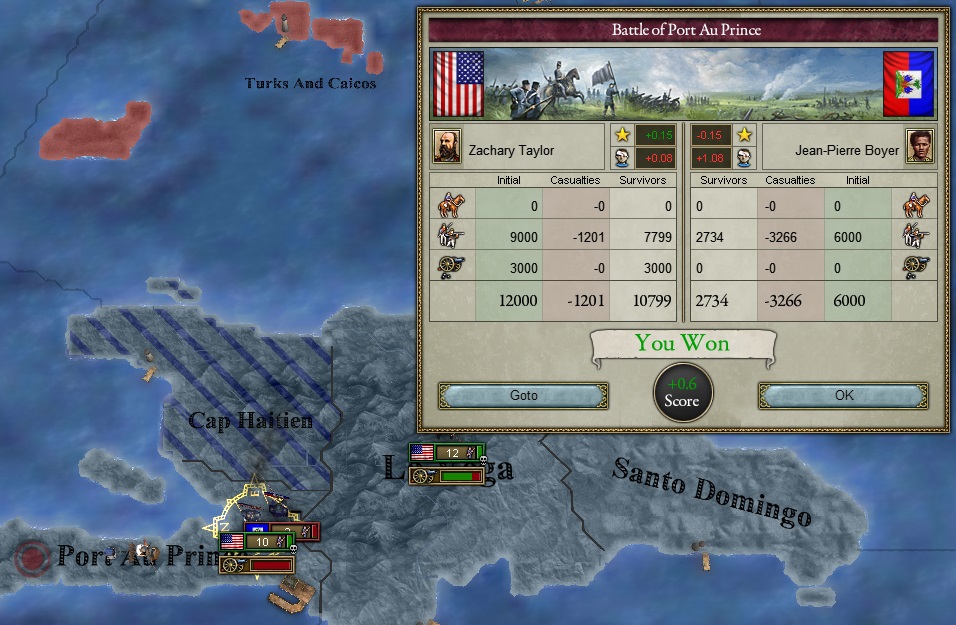Go to the battle location with Goto

[x=523, y=395]
